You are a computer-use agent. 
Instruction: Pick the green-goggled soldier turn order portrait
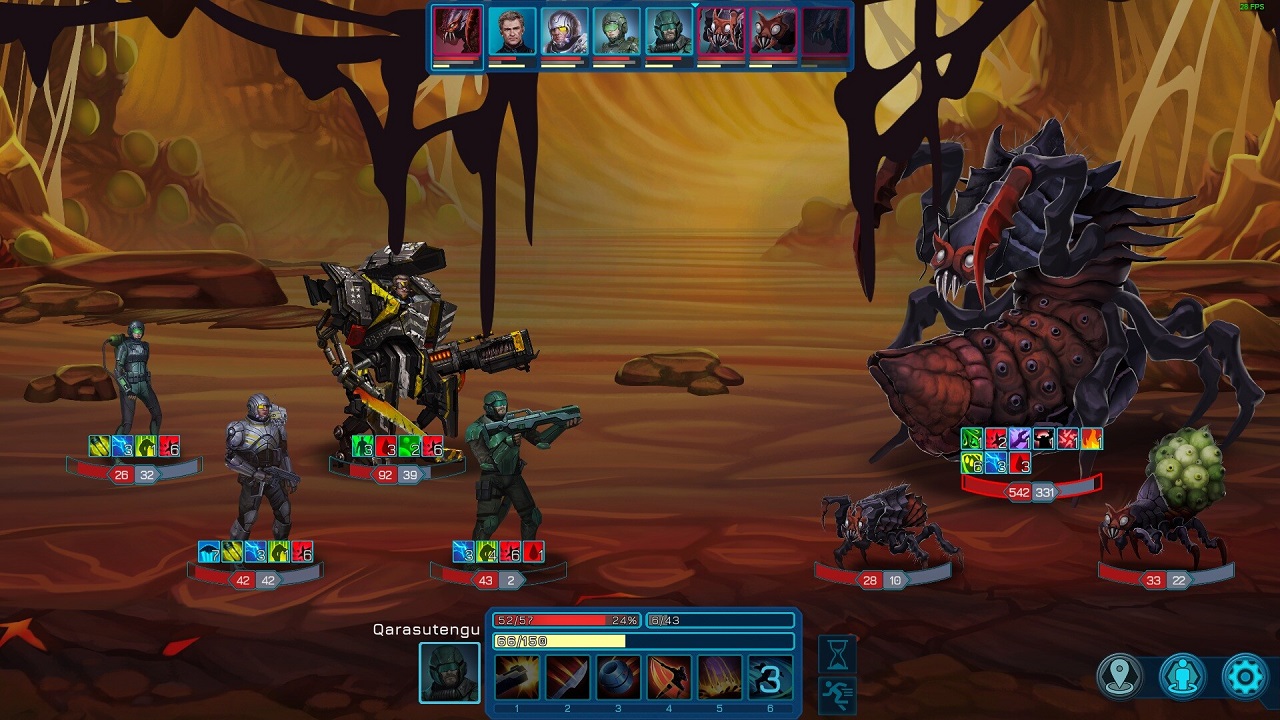pos(616,32)
